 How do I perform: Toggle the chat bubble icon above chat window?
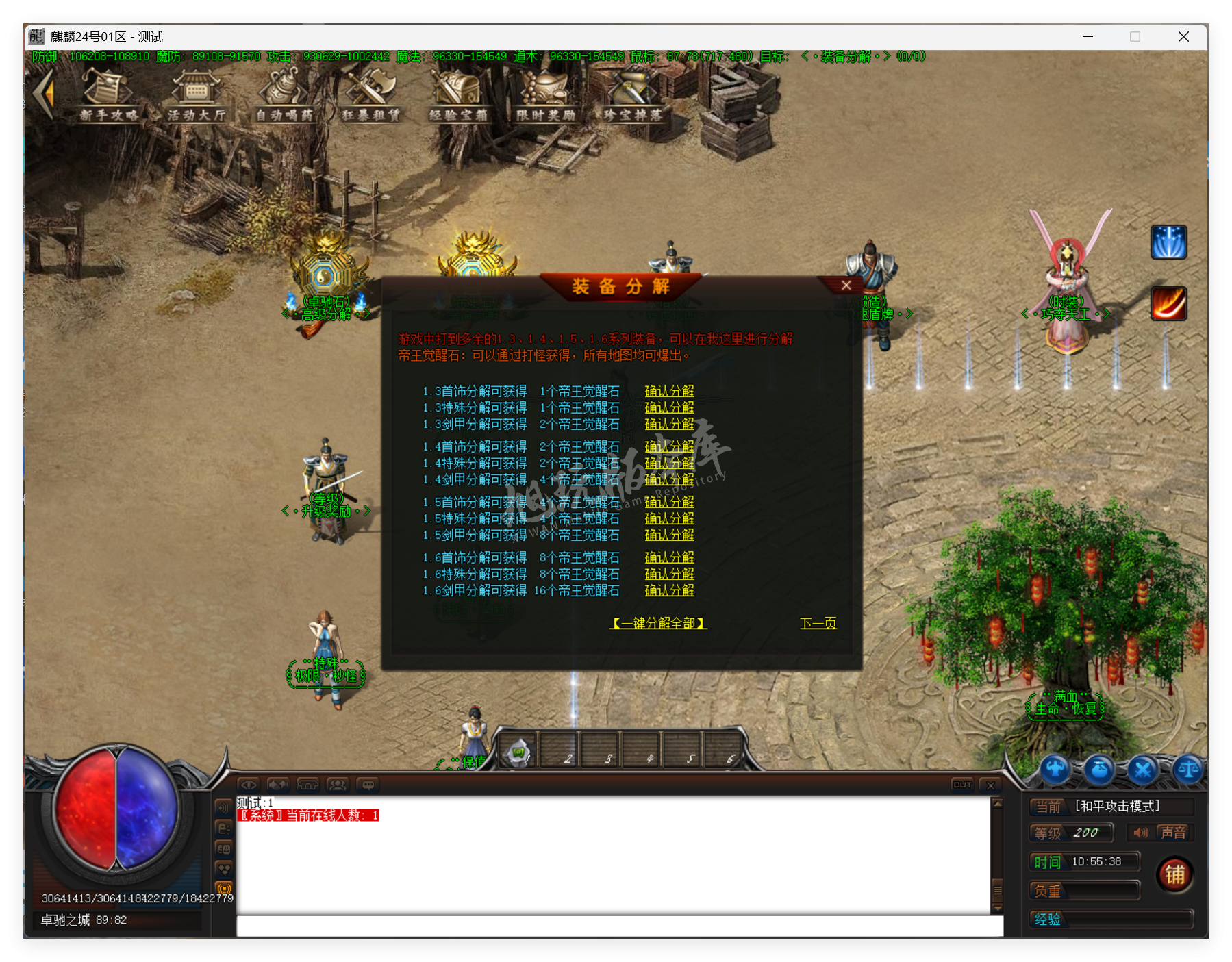coord(368,785)
